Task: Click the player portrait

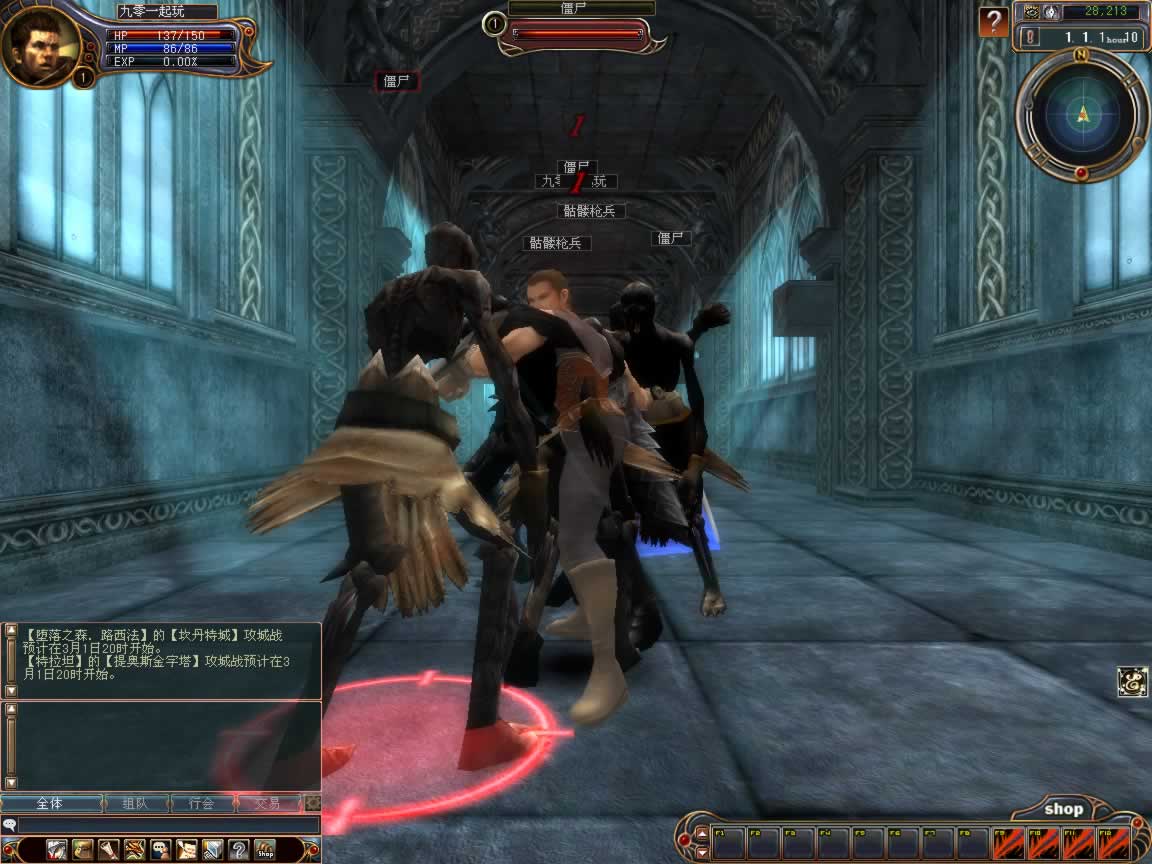Action: (x=40, y=45)
